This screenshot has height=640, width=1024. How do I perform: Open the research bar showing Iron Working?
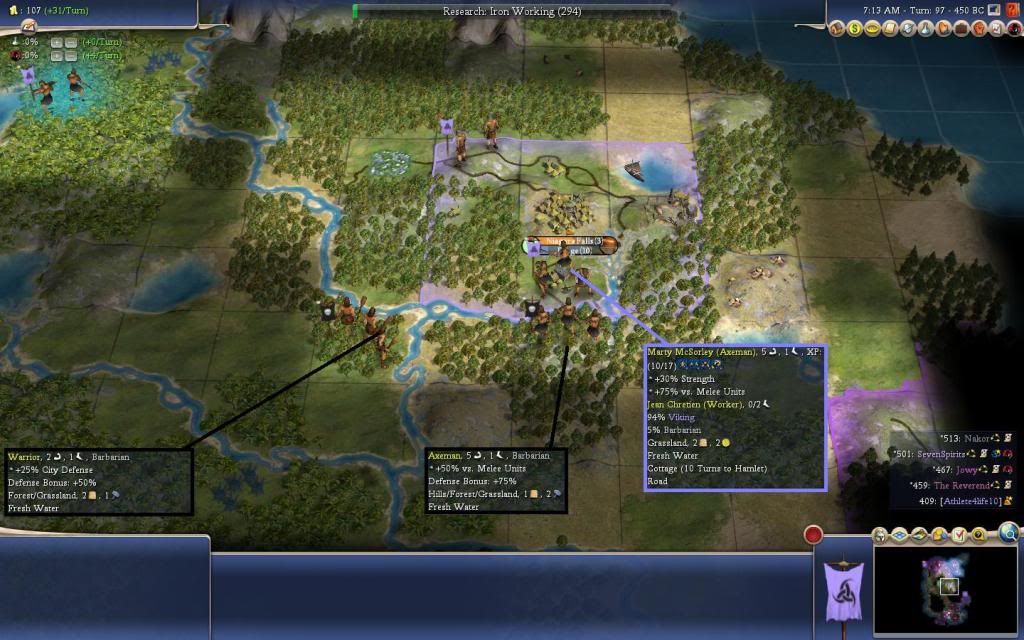pos(511,12)
